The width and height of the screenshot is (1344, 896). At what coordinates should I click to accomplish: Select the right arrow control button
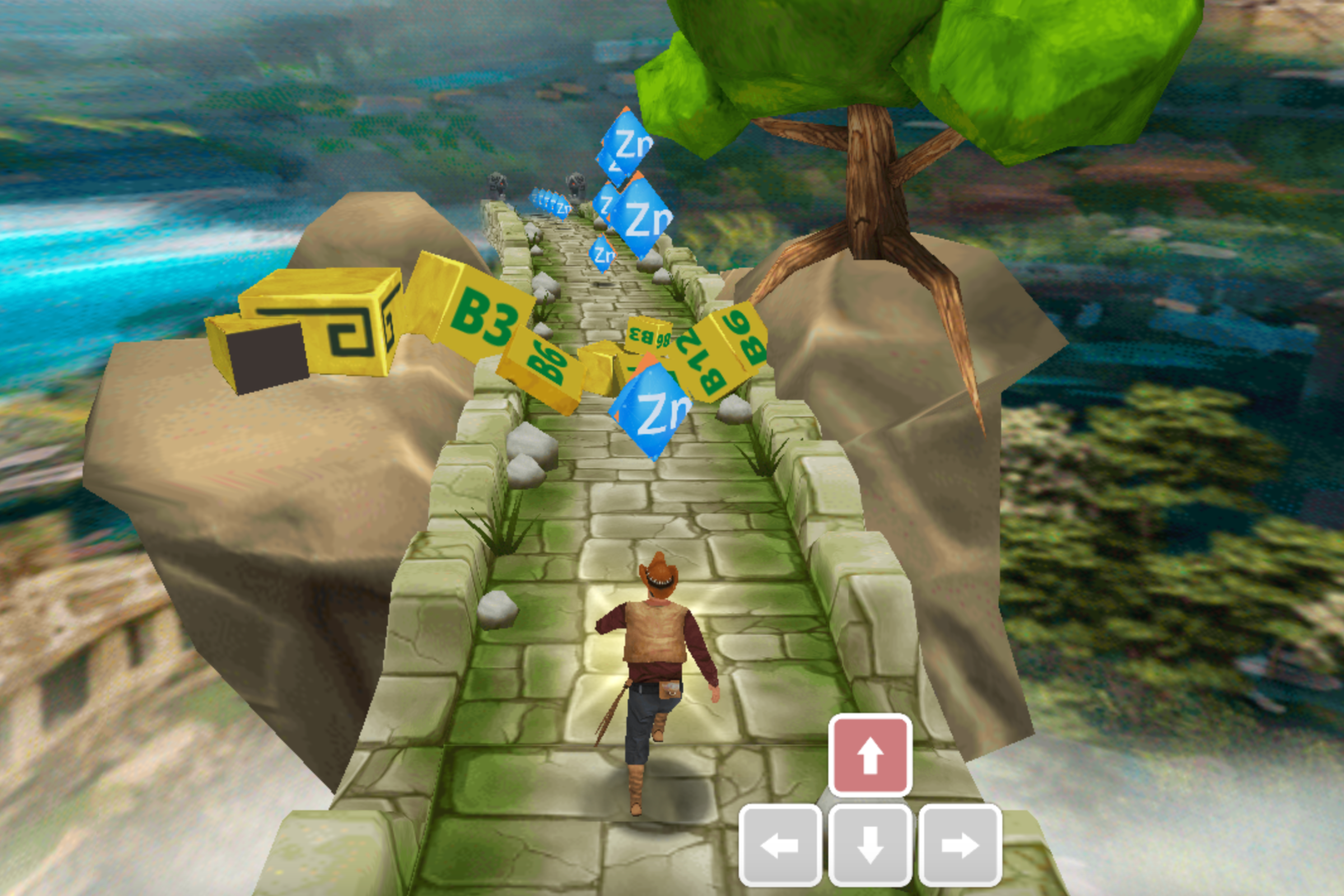(959, 844)
